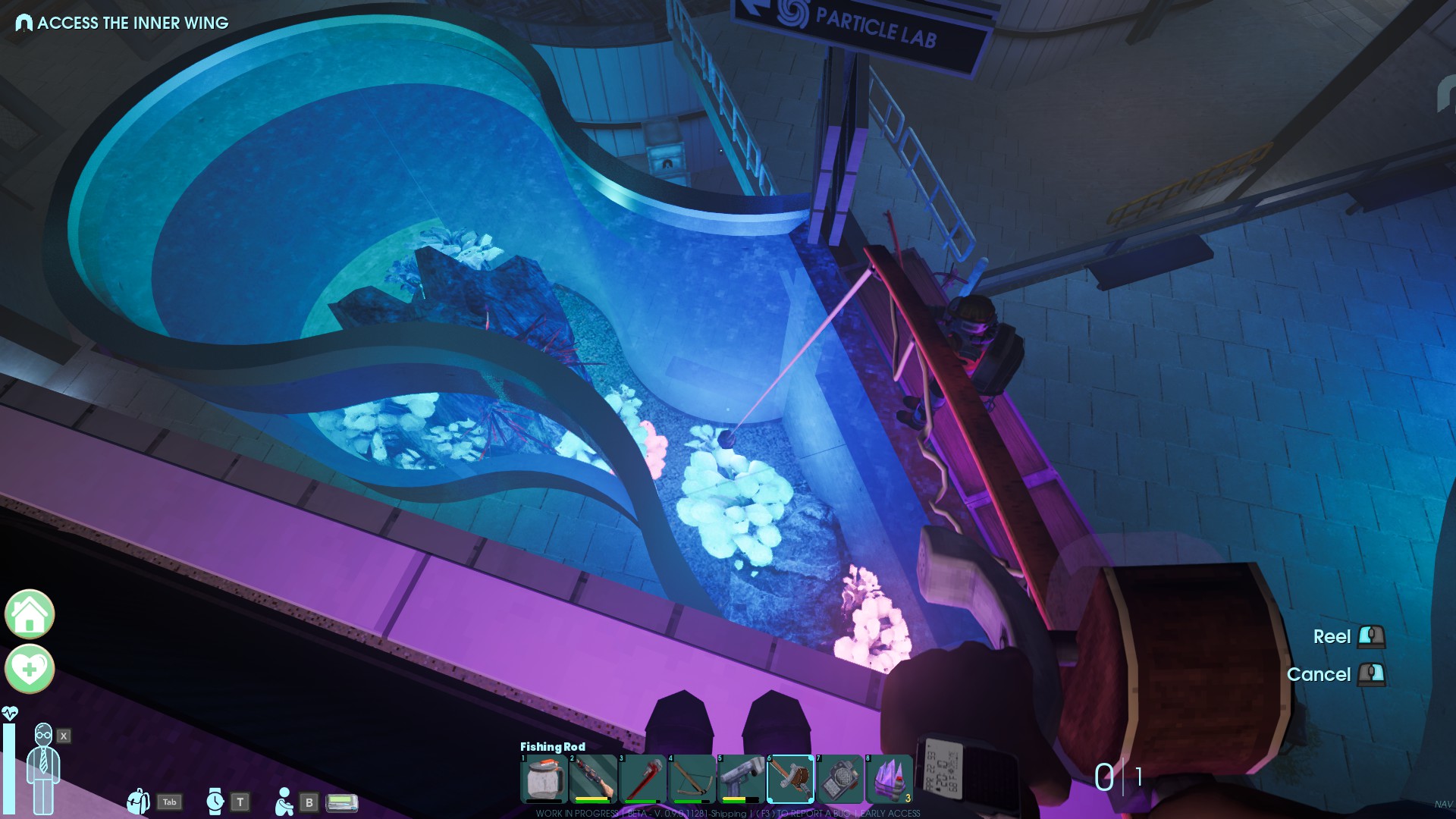Screen dimensions: 1456x819
Task: Select the purple crystal item slot
Action: 889,779
